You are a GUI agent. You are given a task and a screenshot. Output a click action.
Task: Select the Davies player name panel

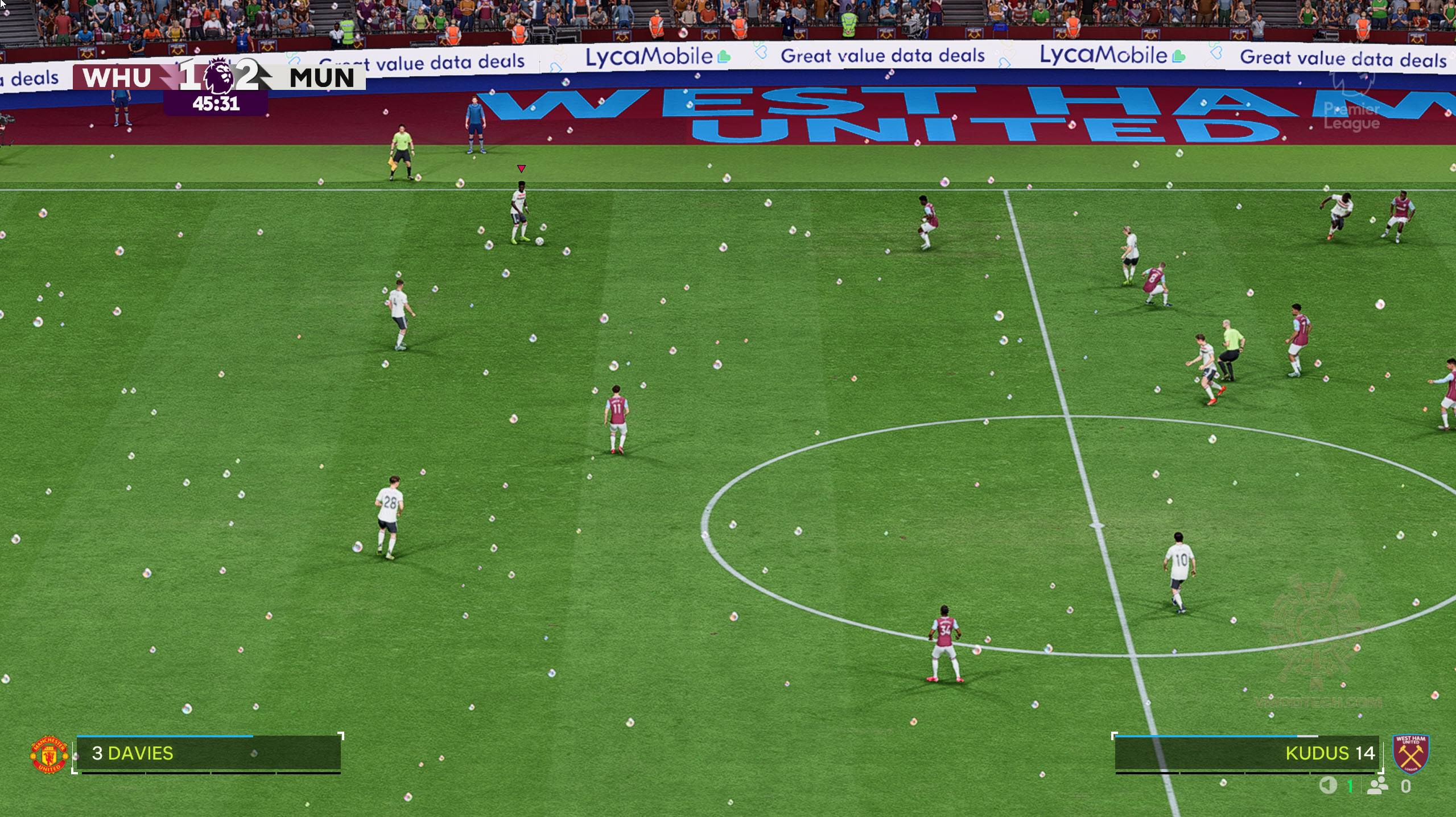coord(208,753)
